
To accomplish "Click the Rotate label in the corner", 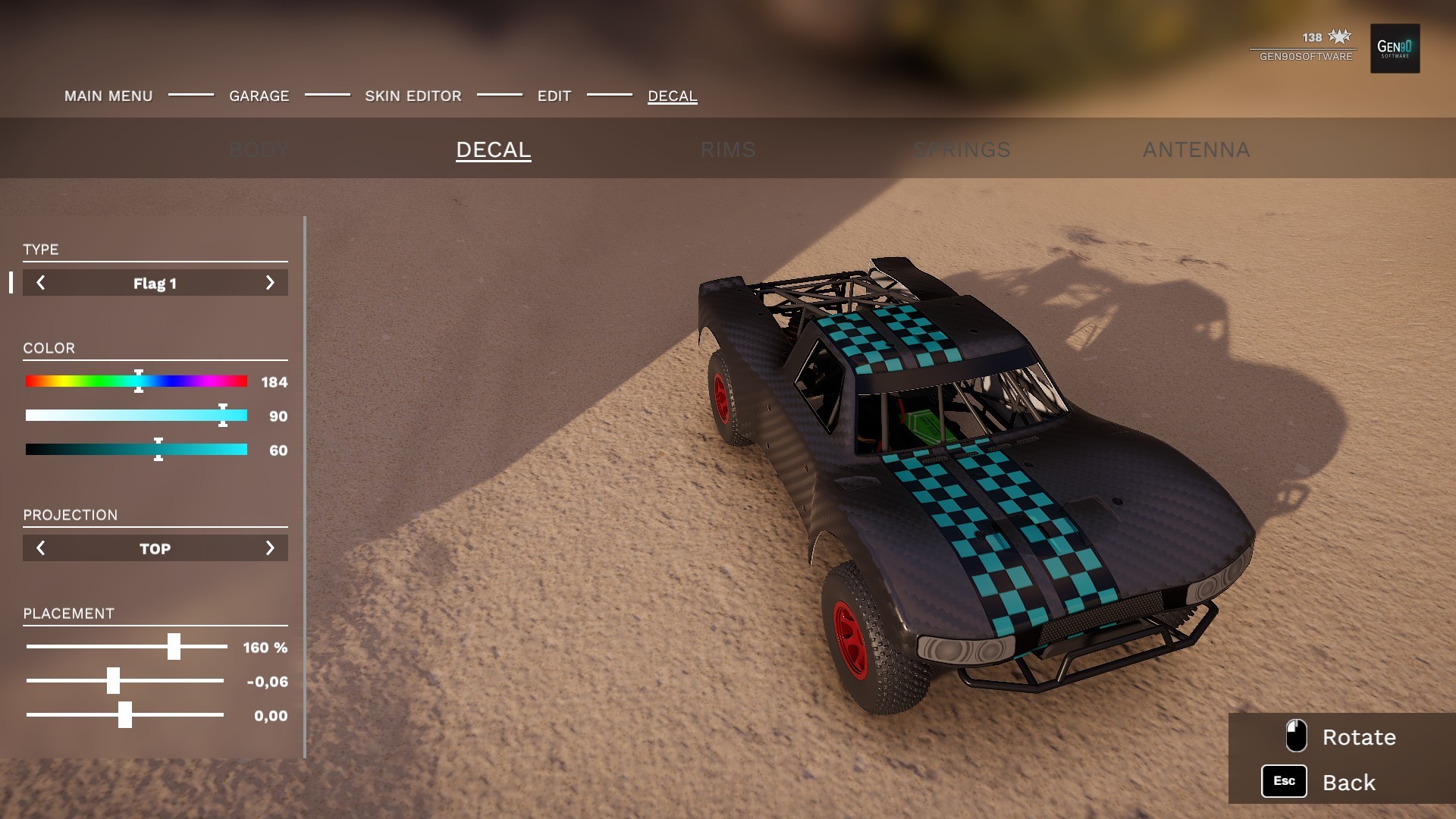I will (1358, 736).
